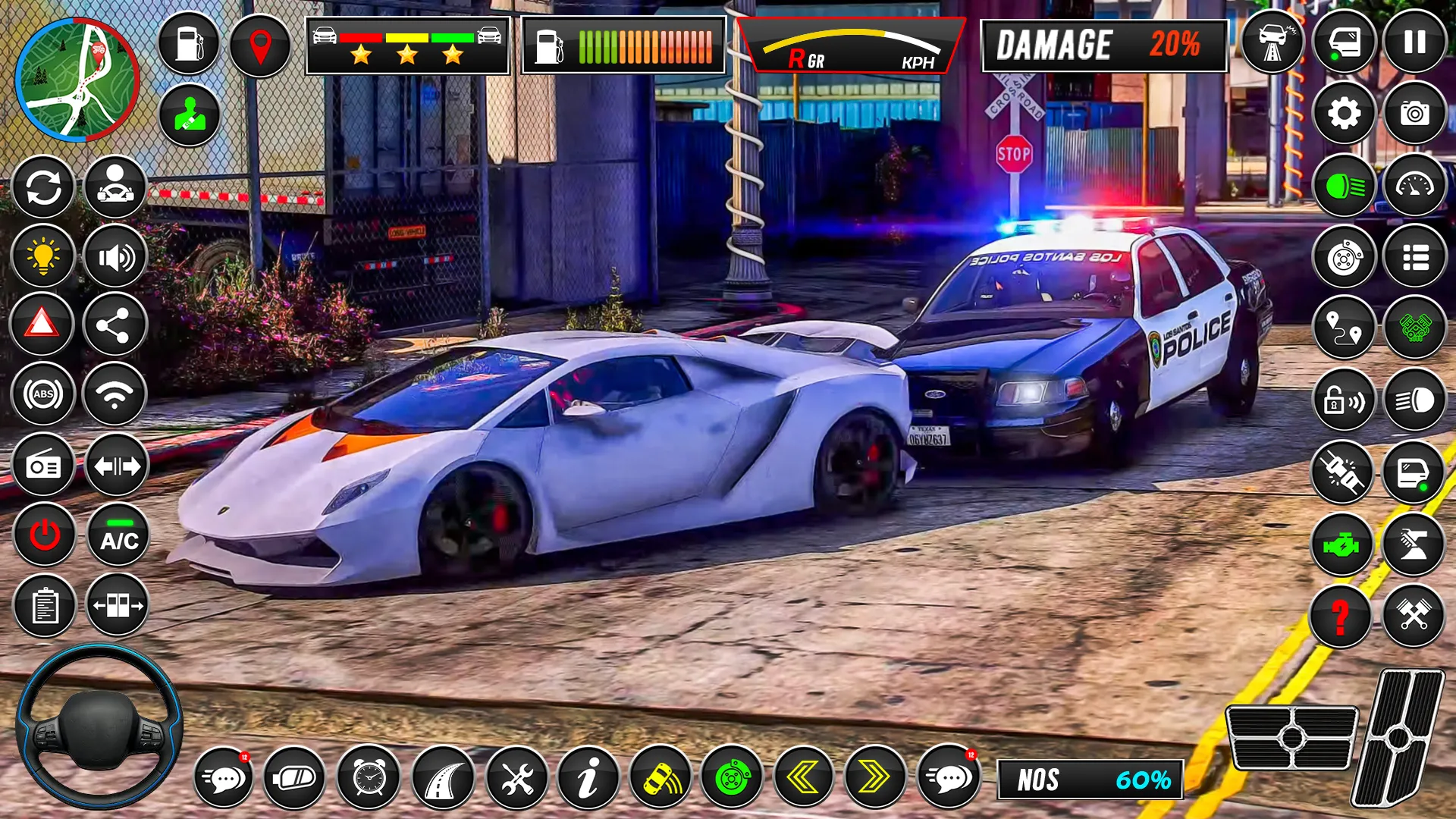
Task: Toggle the A/C button
Action: click(118, 535)
